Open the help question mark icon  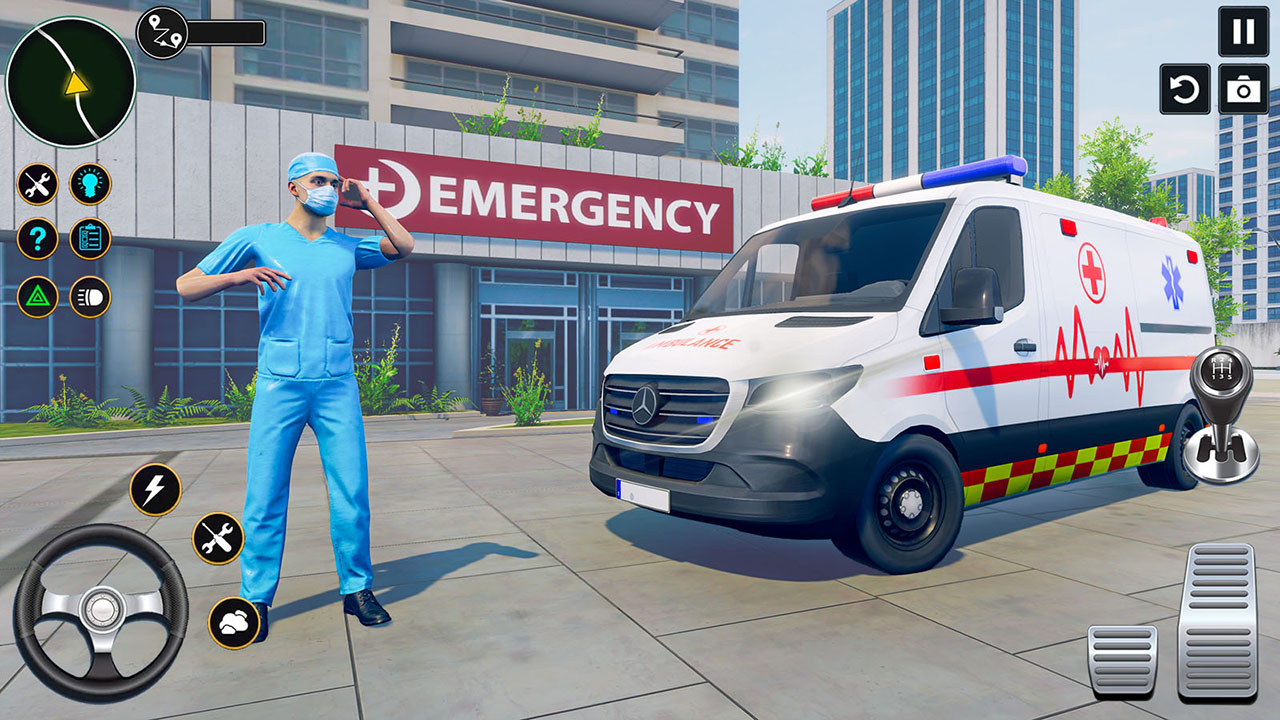click(x=37, y=238)
